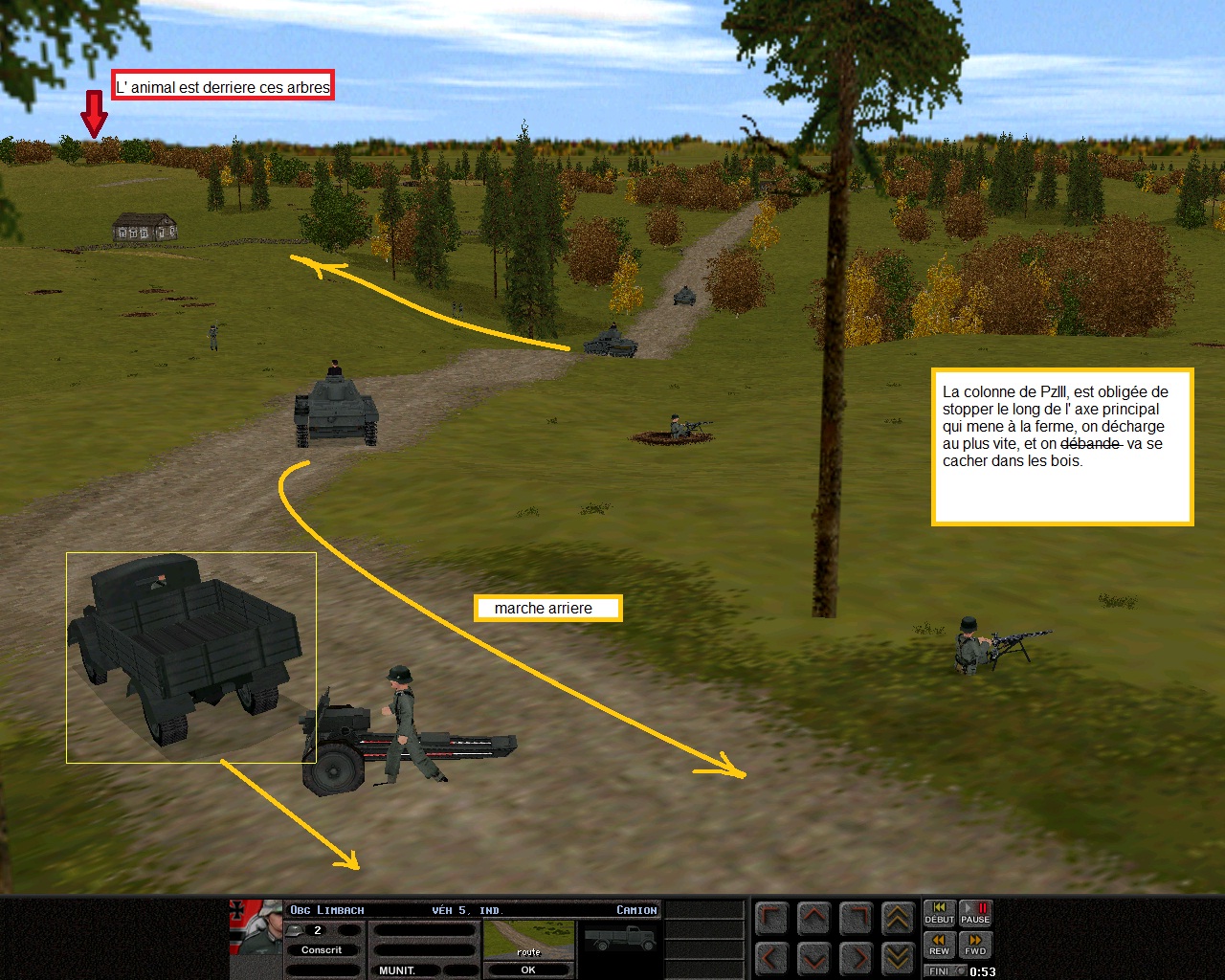Move camera backward with single down arrow
Image resolution: width=1225 pixels, height=980 pixels.
coord(813,956)
